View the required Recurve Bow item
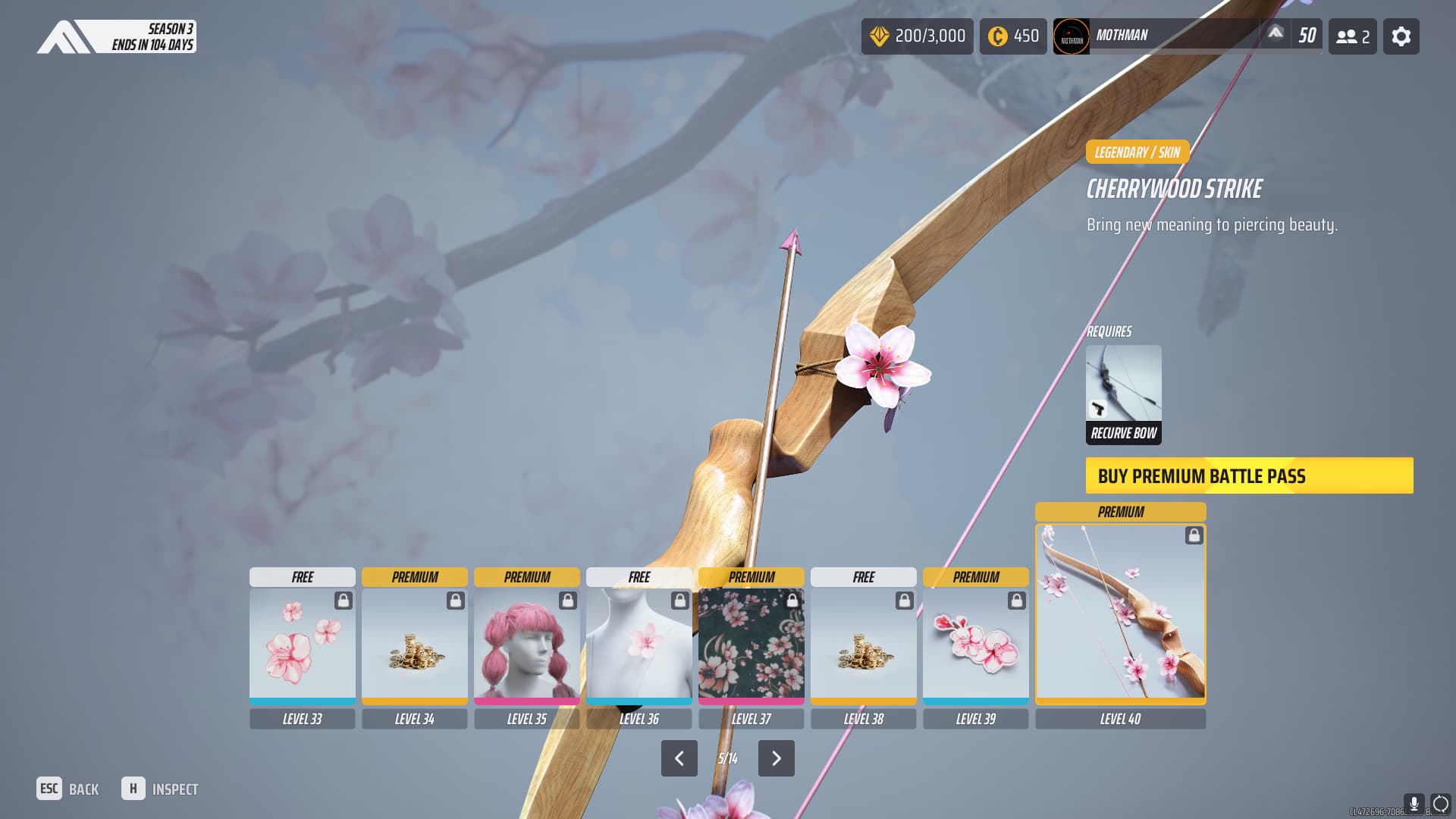 [1123, 394]
